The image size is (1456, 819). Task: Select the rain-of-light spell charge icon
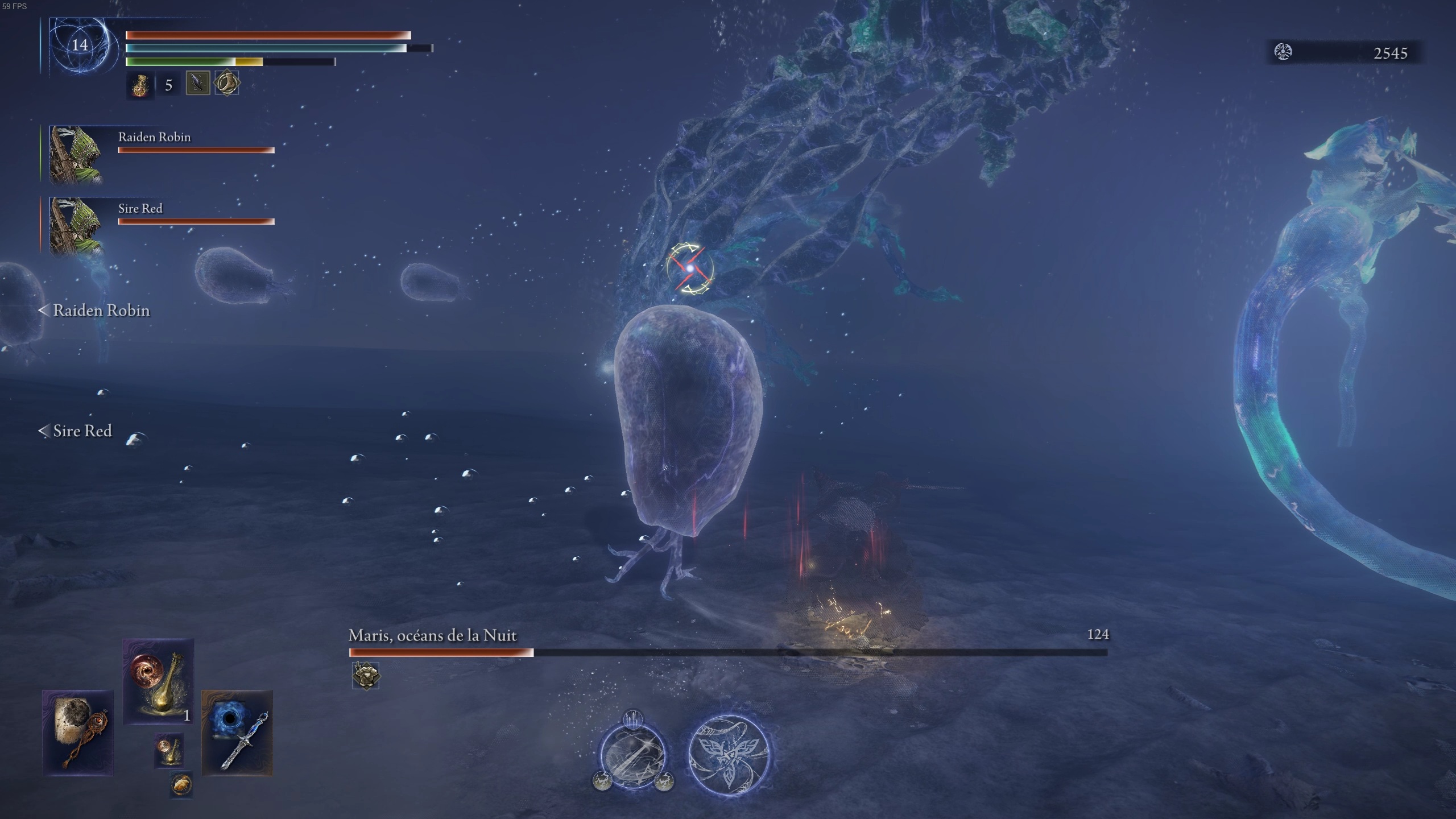click(633, 719)
